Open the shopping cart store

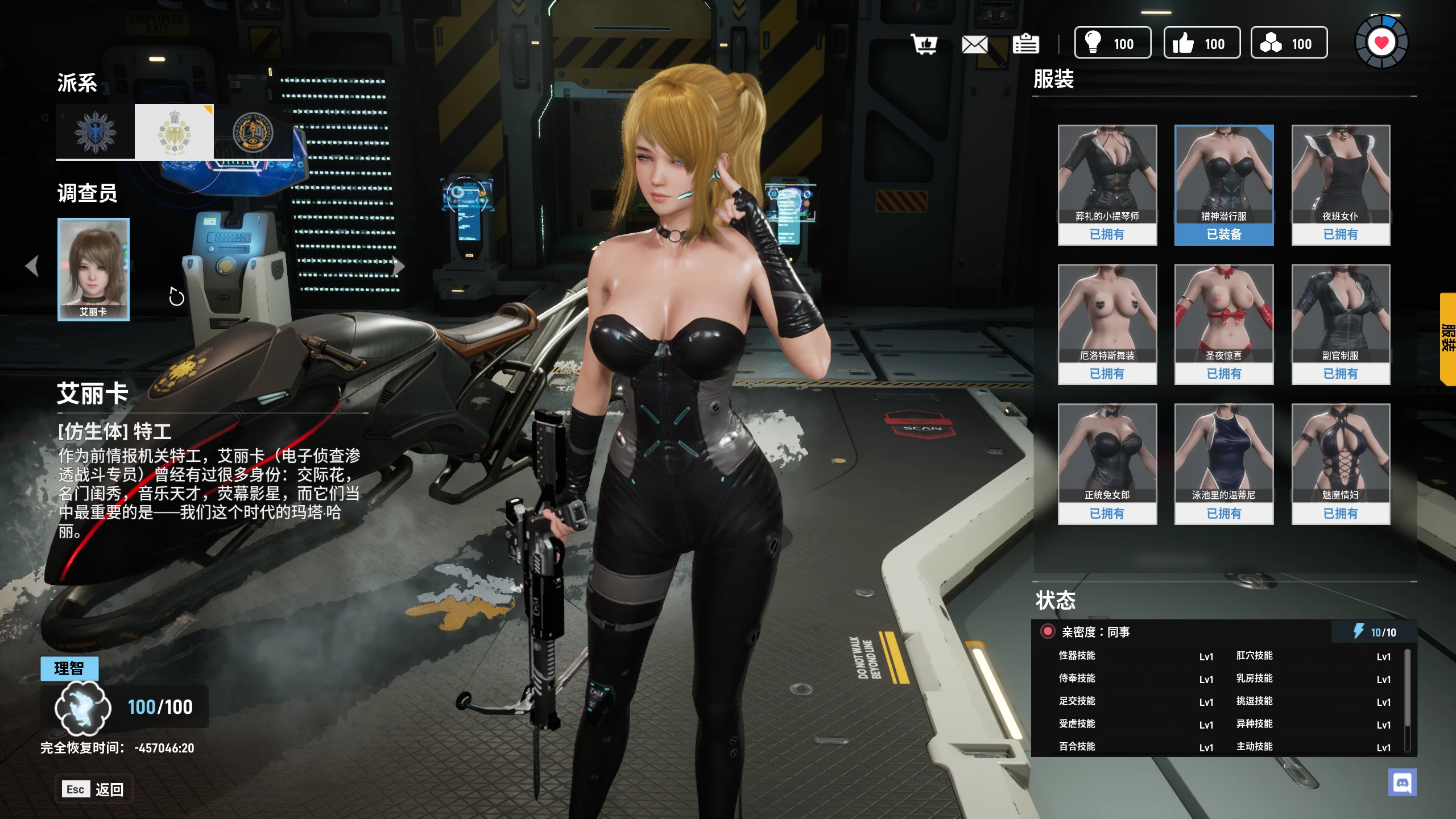[x=924, y=44]
